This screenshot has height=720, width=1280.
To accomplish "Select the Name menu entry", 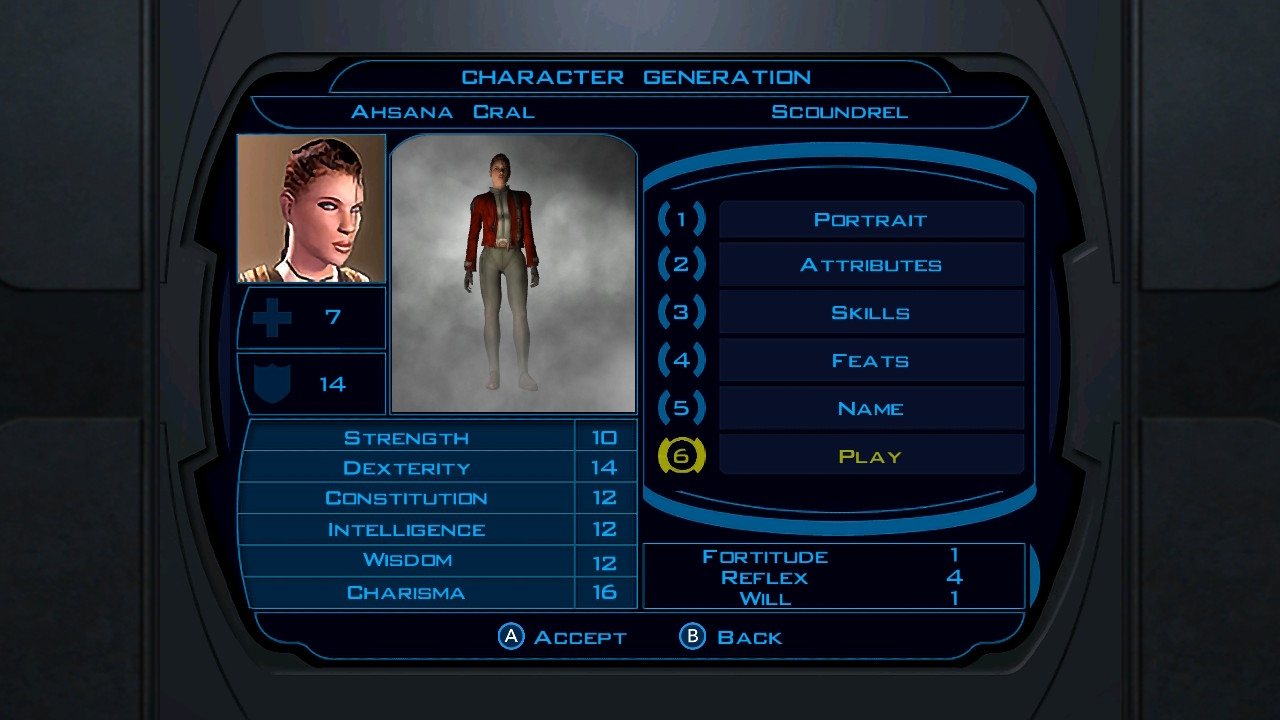I will tap(870, 409).
